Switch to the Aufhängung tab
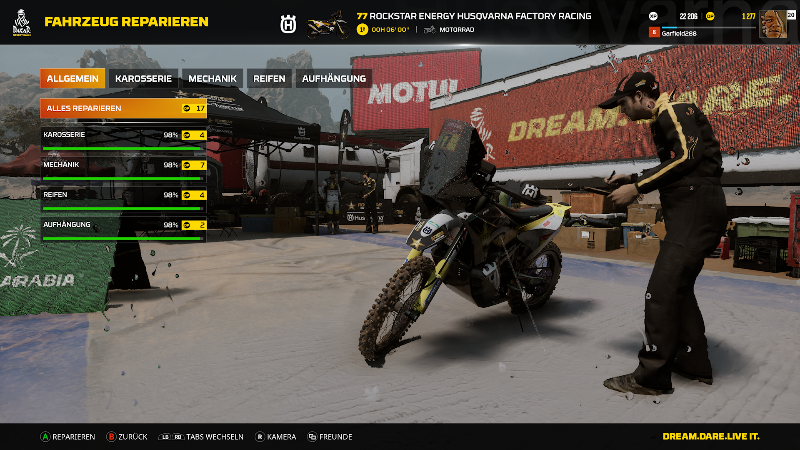Viewport: 800px width, 450px height. coord(333,78)
